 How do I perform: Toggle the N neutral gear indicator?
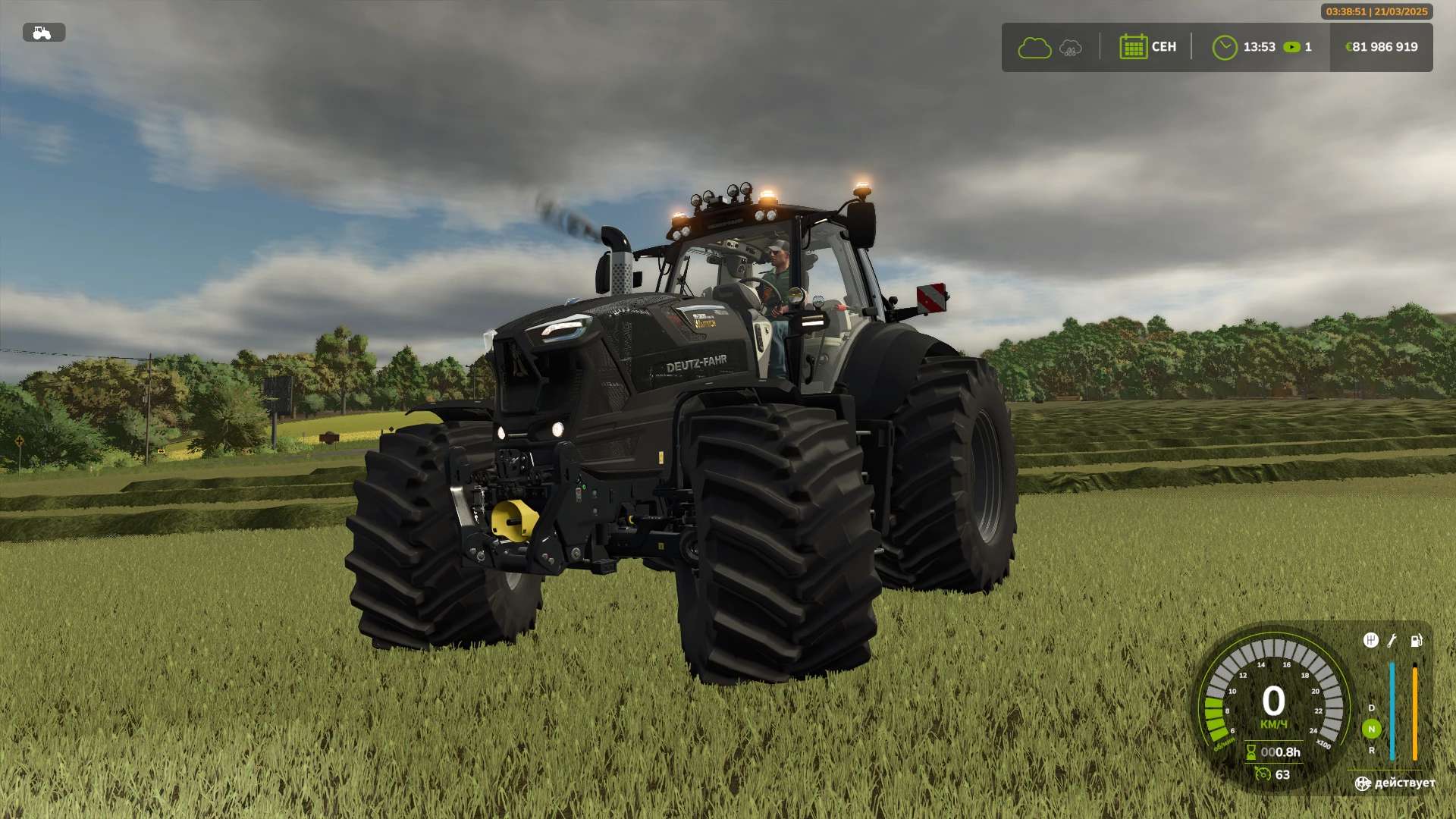click(x=1372, y=729)
